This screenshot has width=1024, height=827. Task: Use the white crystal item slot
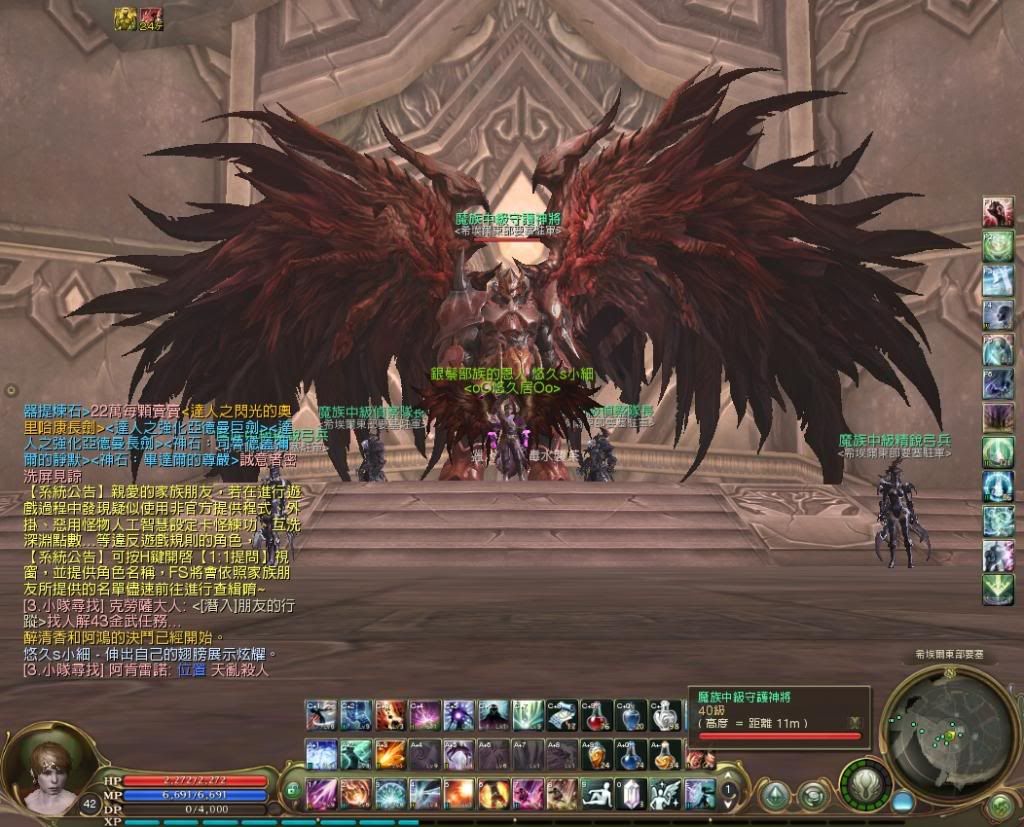630,793
